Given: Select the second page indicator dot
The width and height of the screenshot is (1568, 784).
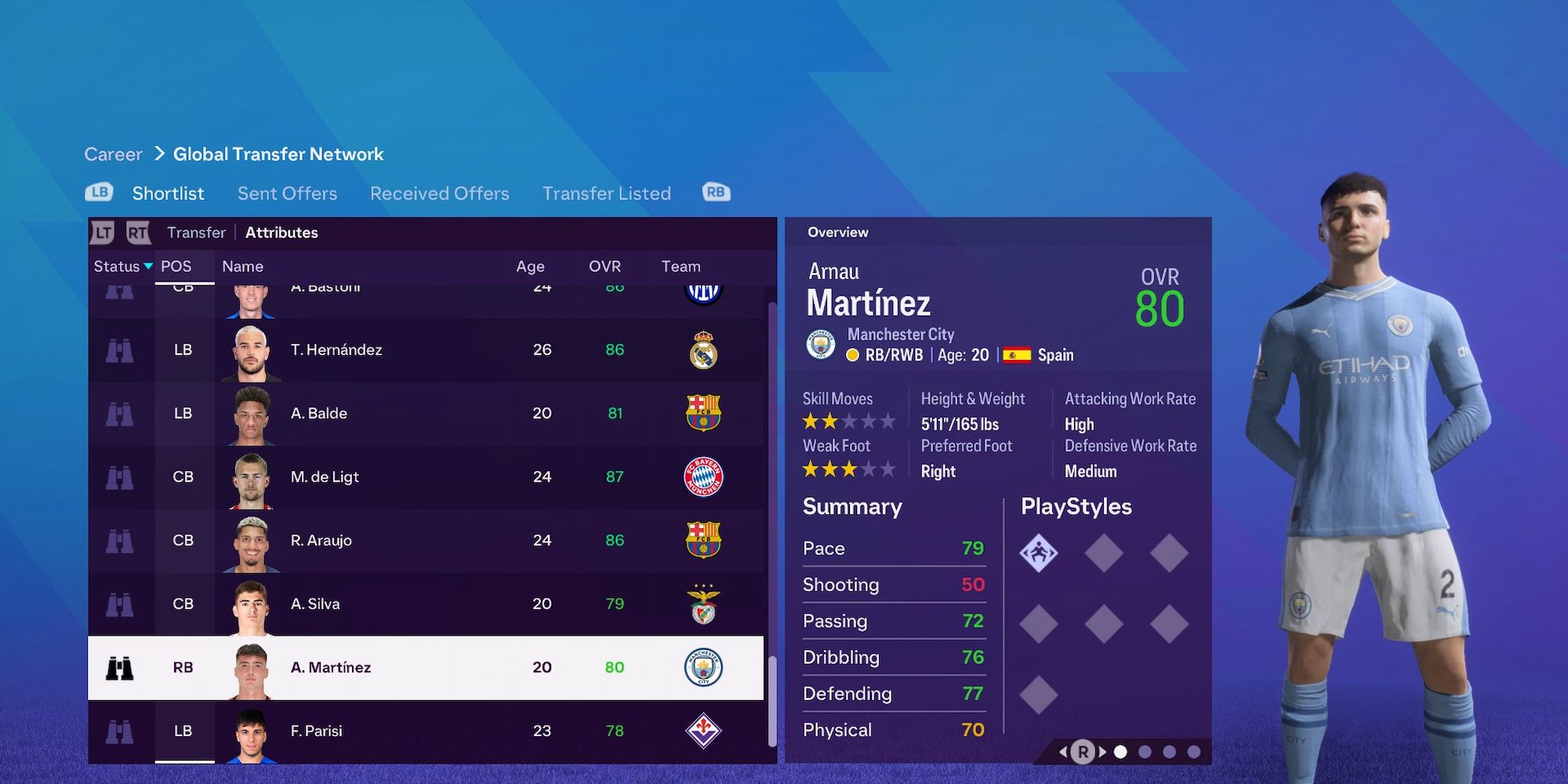Looking at the screenshot, I should 1145,750.
